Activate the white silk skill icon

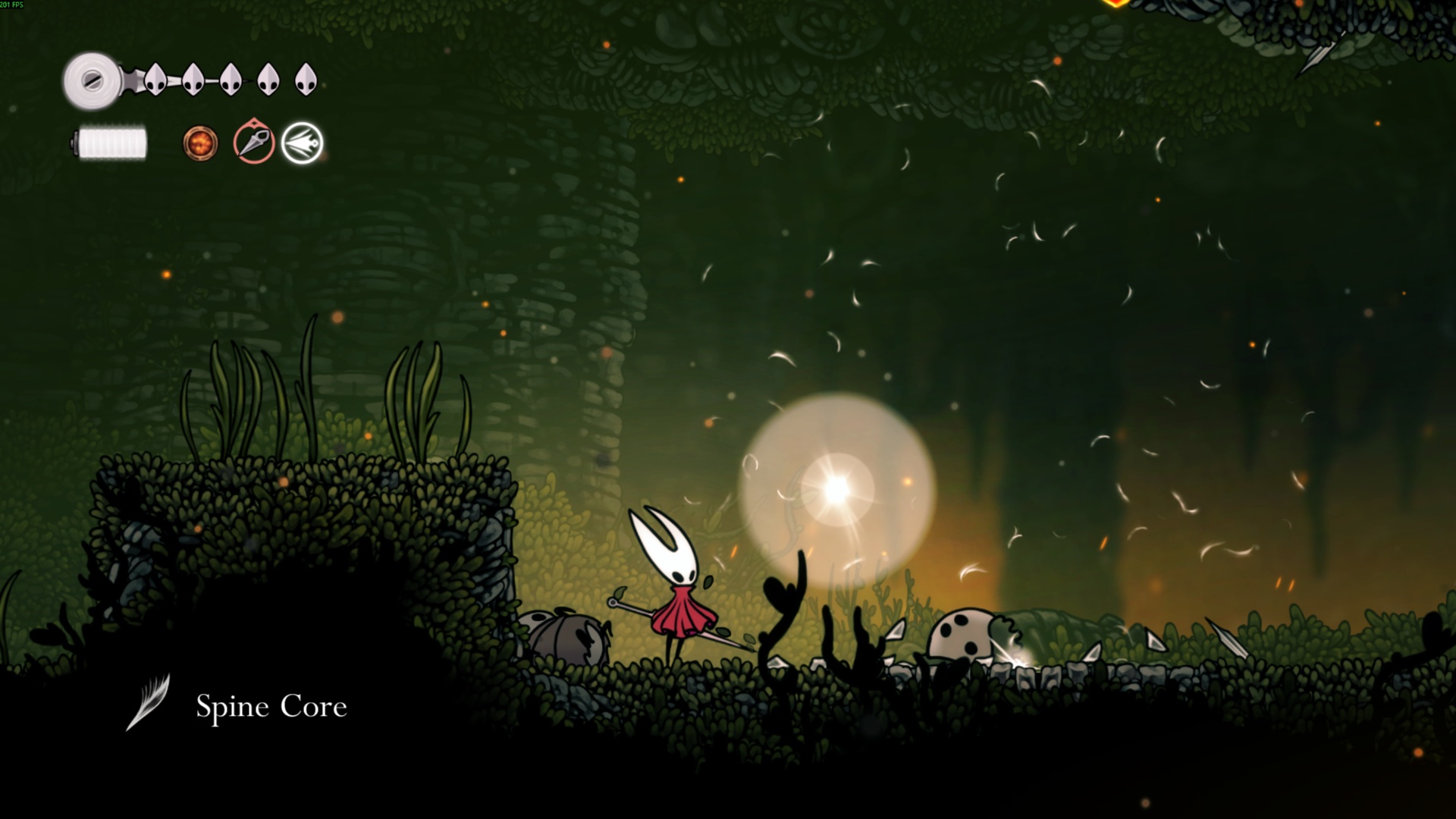point(302,143)
